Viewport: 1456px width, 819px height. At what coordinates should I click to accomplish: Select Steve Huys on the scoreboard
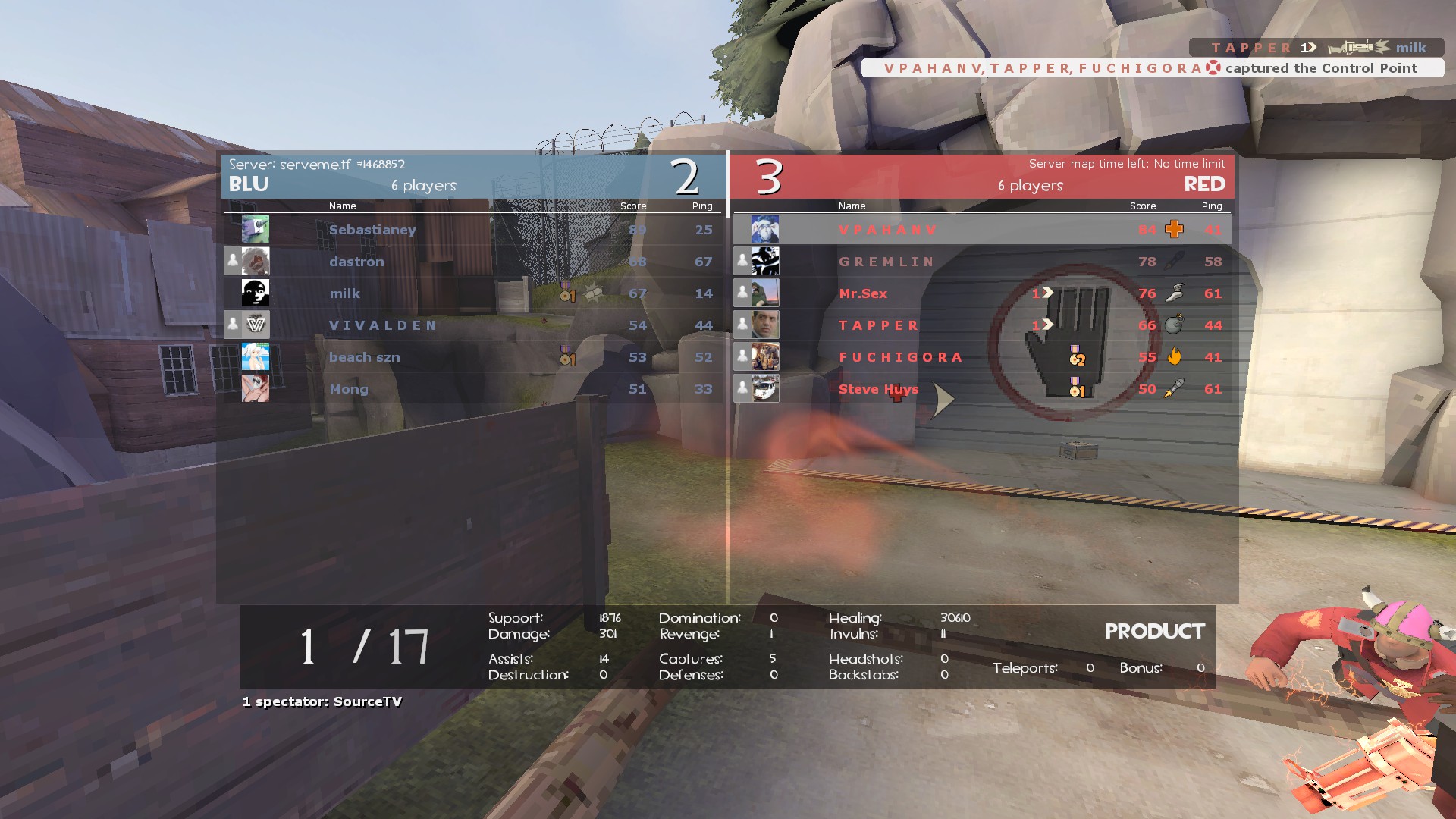(878, 389)
